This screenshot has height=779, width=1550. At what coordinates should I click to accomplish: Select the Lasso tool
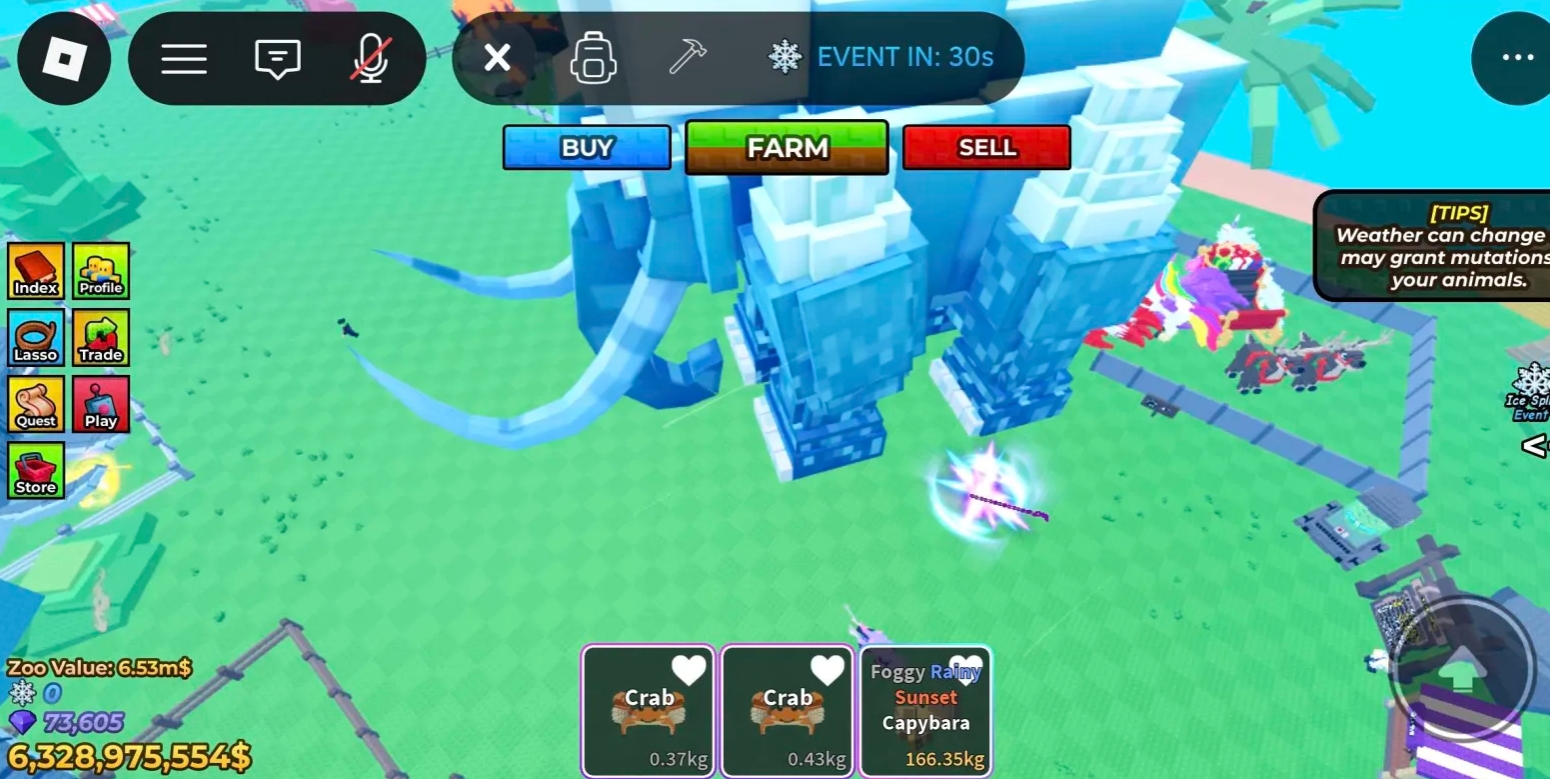(36, 337)
